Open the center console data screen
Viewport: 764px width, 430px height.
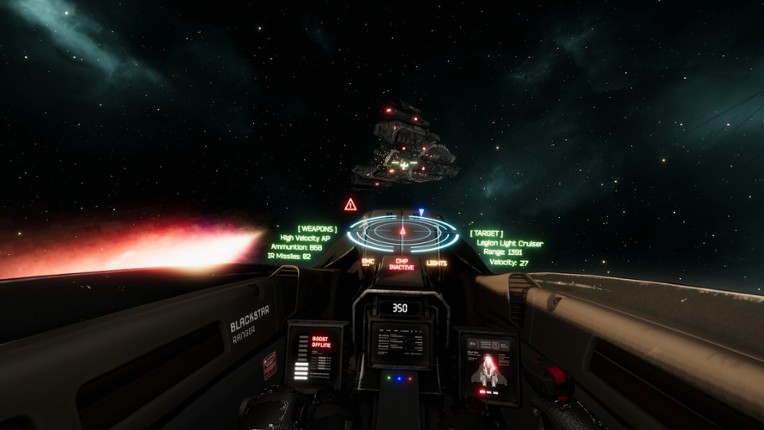(400, 345)
